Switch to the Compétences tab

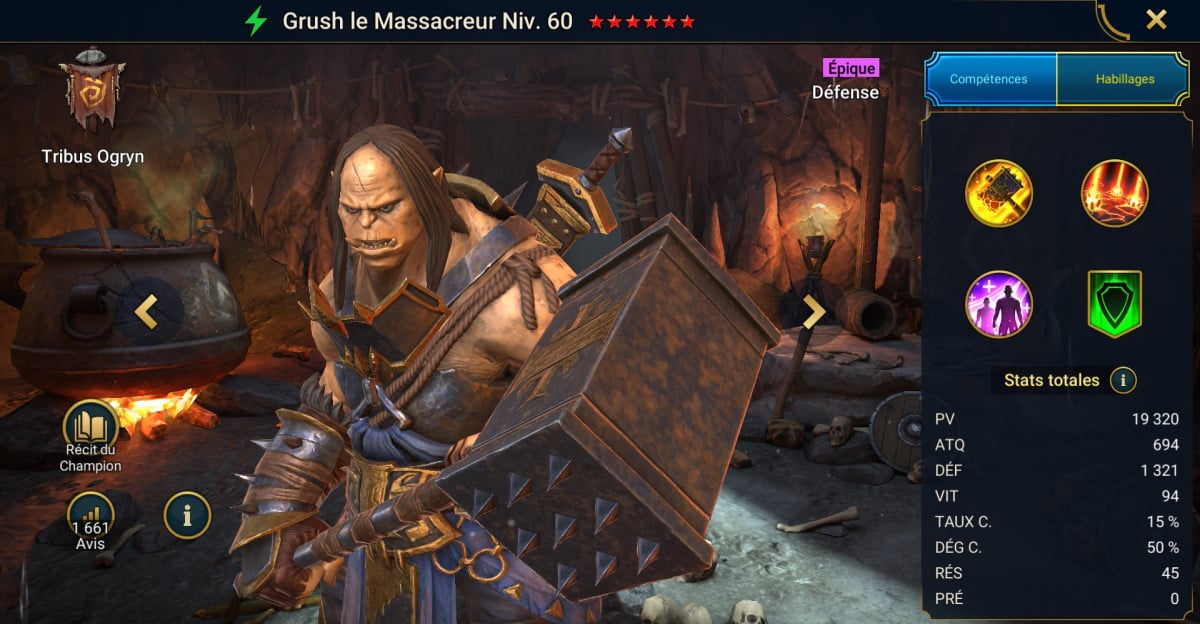[989, 79]
